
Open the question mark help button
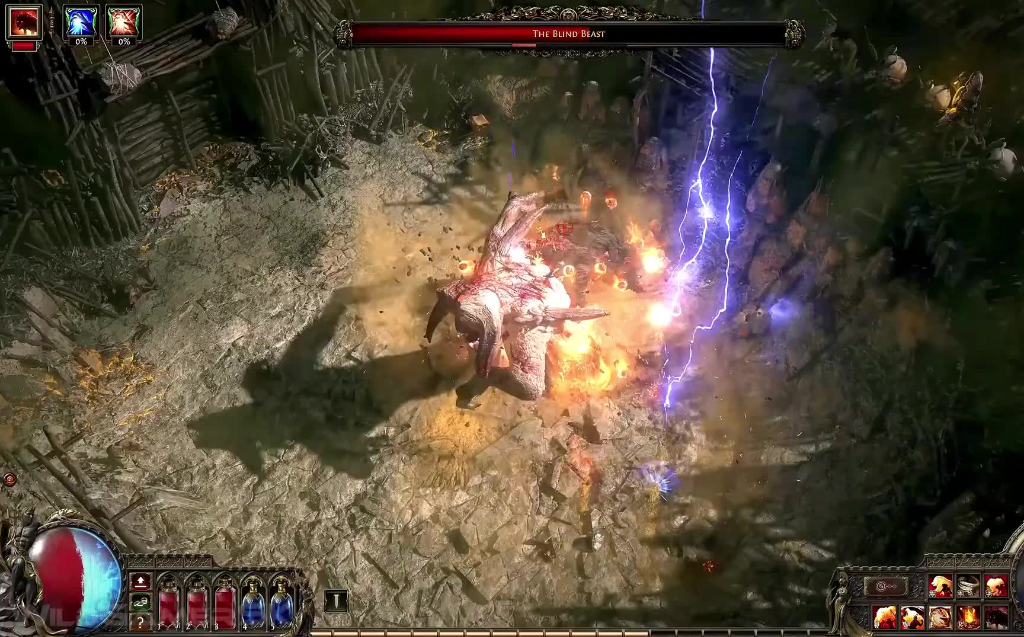pos(141,621)
